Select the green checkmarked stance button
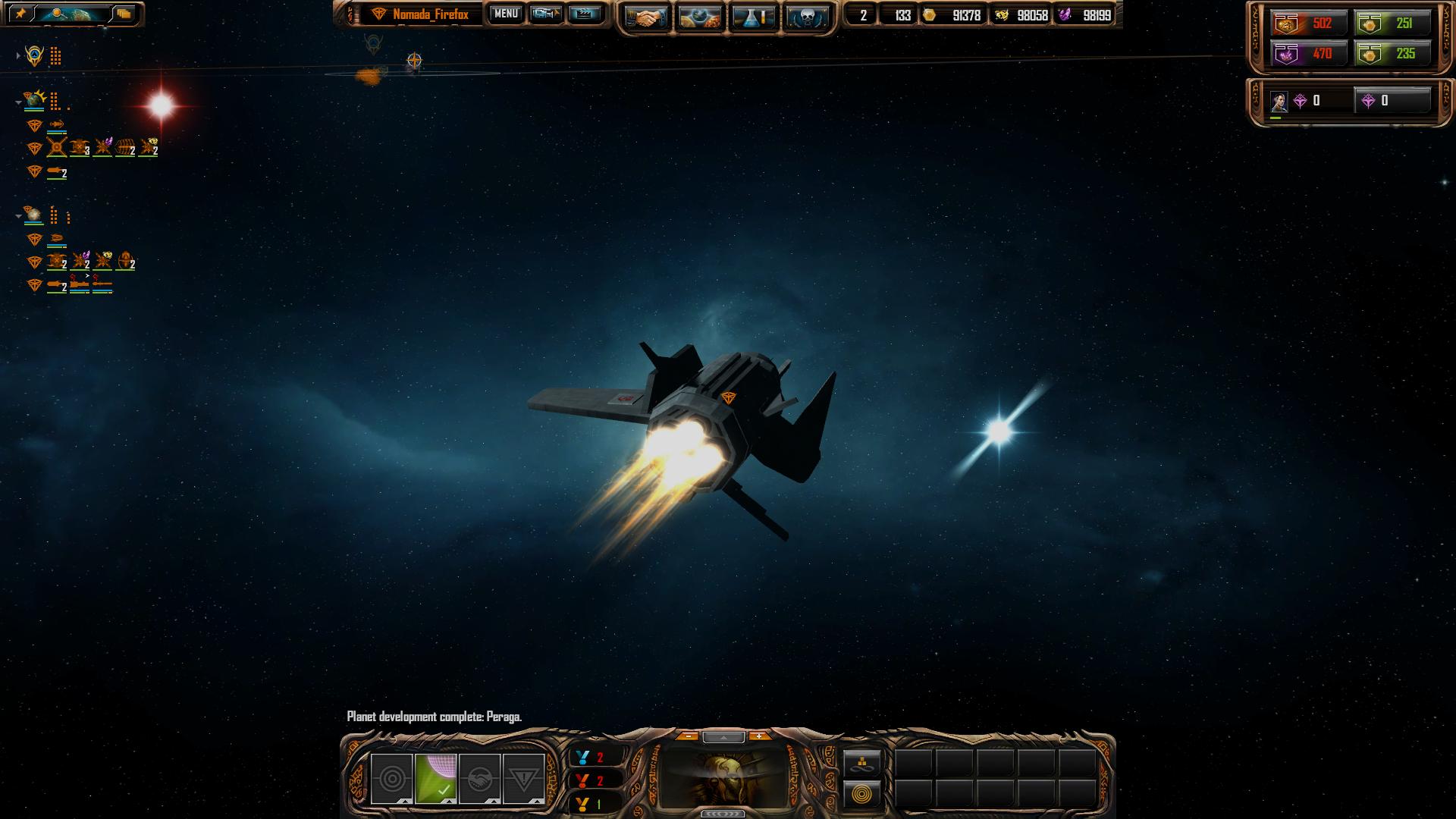The width and height of the screenshot is (1456, 819). (x=435, y=779)
